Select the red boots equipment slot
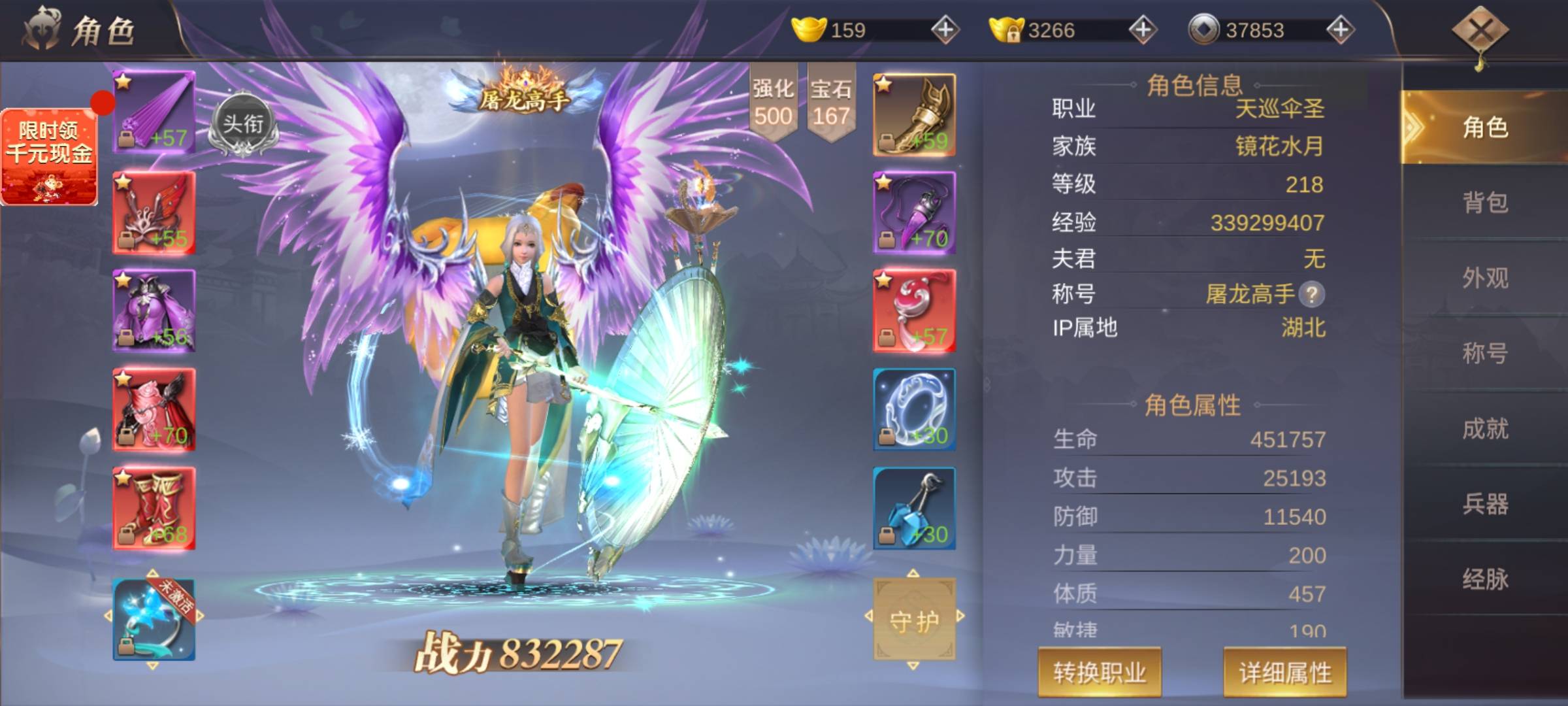 154,508
